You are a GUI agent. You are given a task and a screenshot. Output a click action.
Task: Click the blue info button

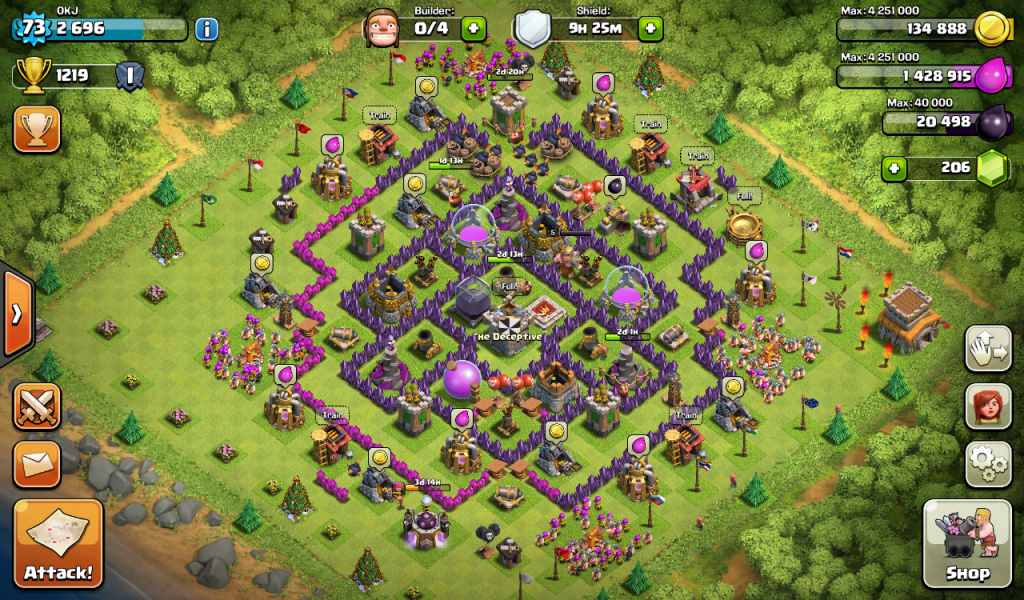[x=207, y=28]
